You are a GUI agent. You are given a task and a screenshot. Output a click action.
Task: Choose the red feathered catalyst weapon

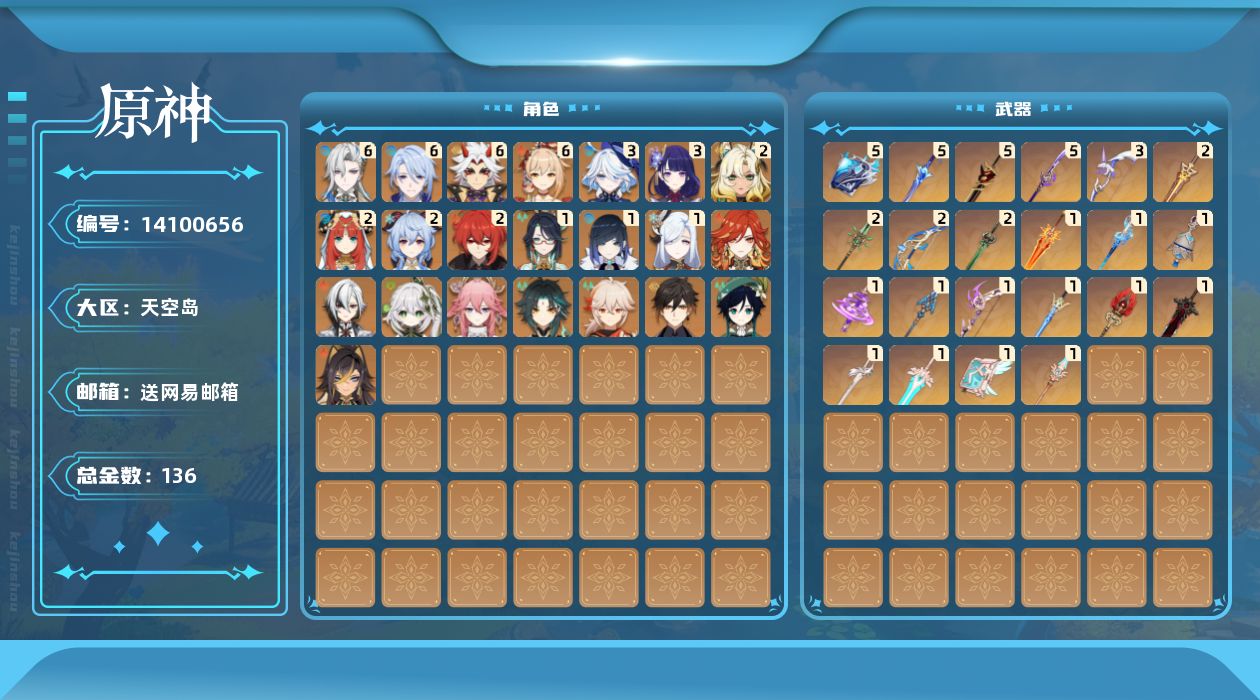[x=1117, y=307]
